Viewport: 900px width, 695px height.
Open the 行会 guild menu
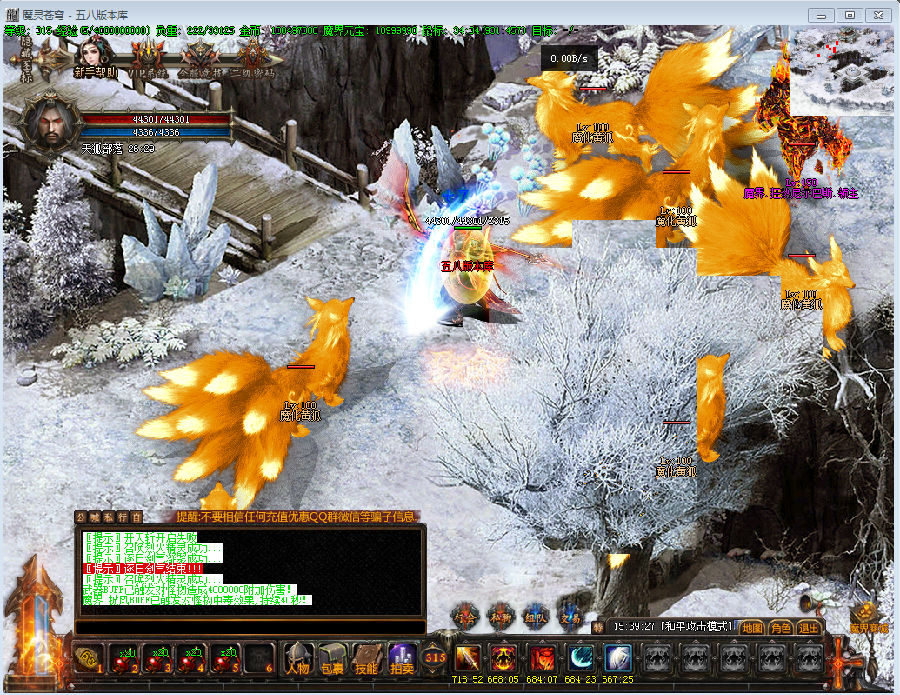click(x=466, y=615)
